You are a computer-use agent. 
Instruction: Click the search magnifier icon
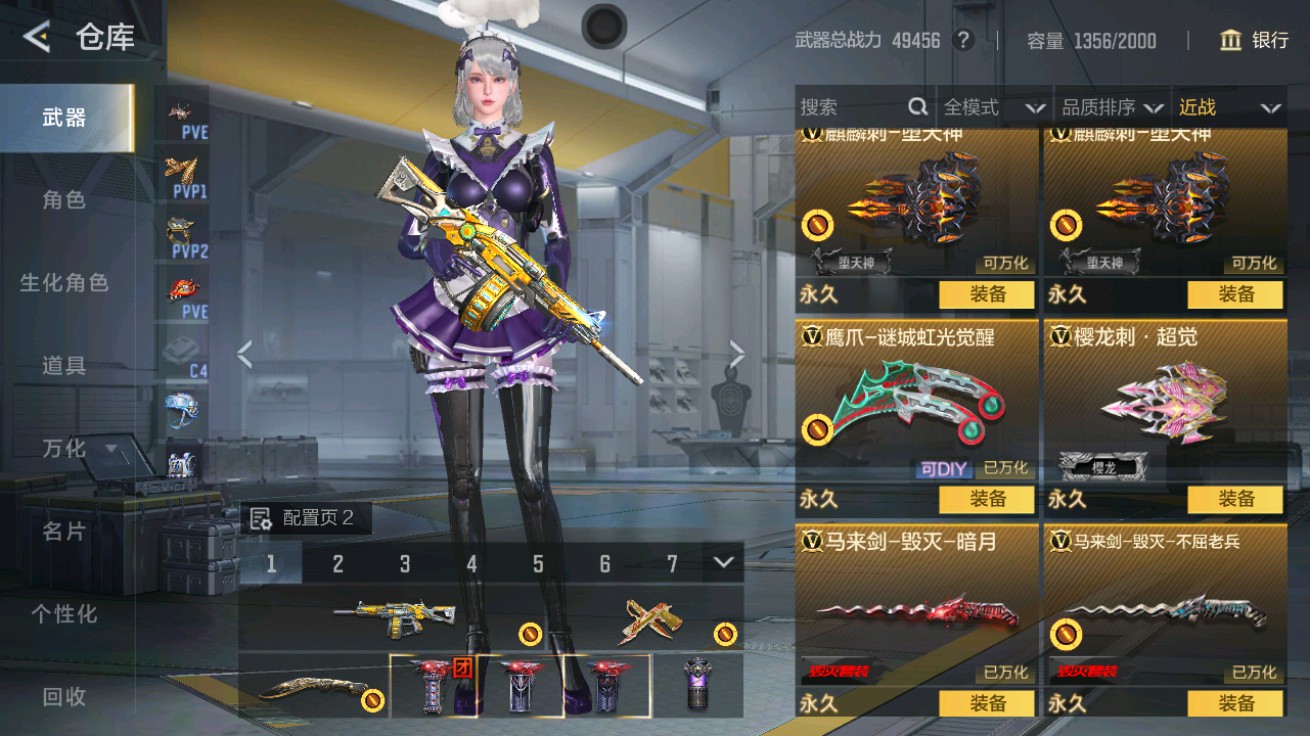click(916, 106)
